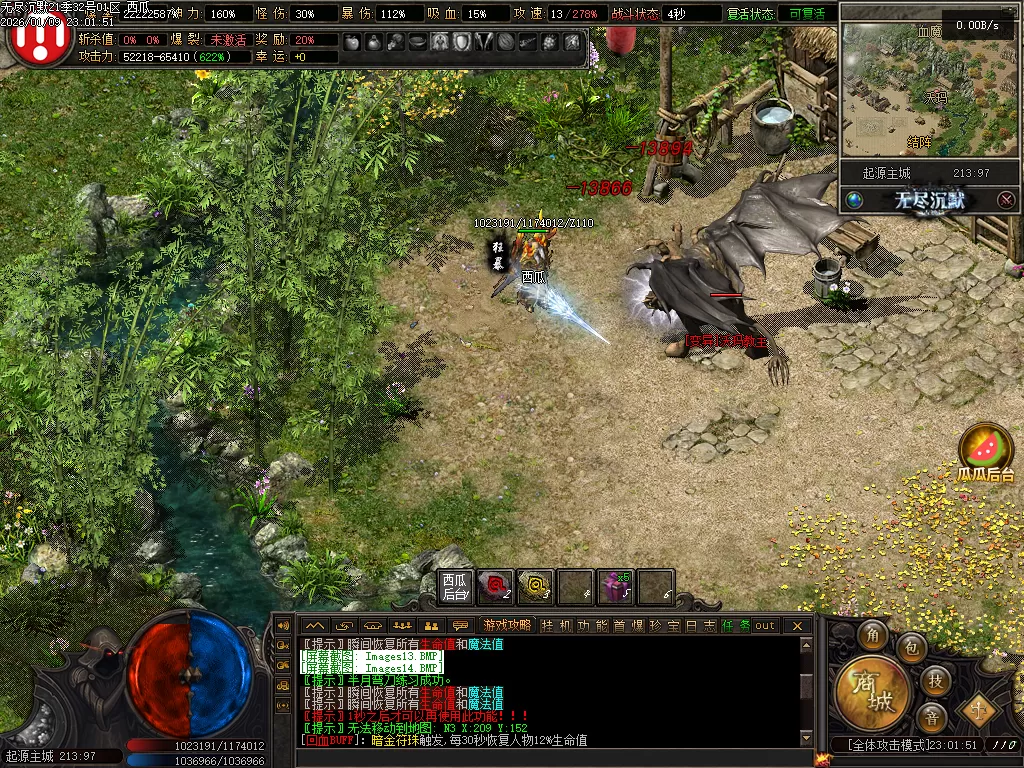Image resolution: width=1024 pixels, height=768 pixels.
Task: Open the character panel (角)
Action: tap(873, 636)
